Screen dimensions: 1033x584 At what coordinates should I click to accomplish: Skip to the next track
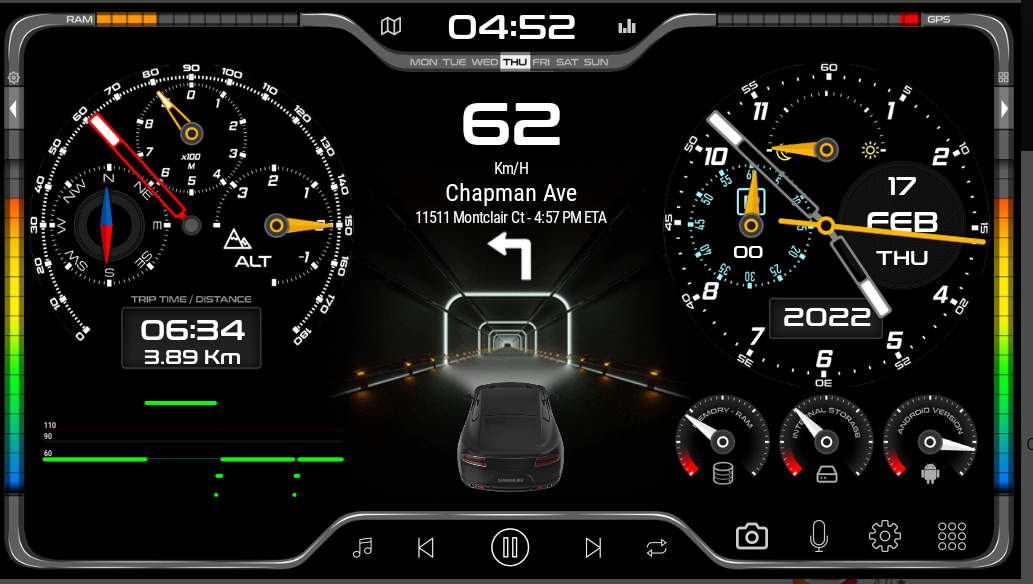(593, 547)
